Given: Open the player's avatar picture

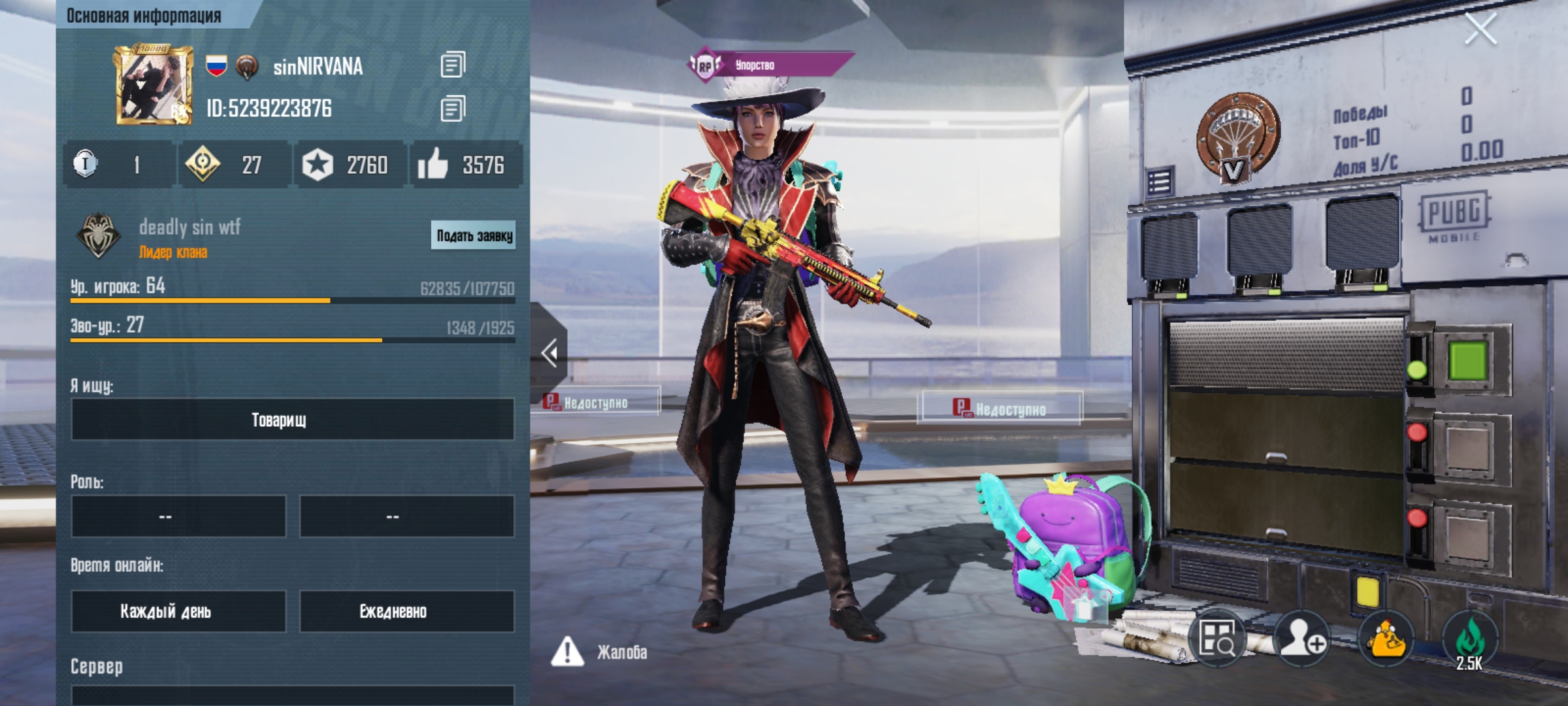Looking at the screenshot, I should coord(154,85).
